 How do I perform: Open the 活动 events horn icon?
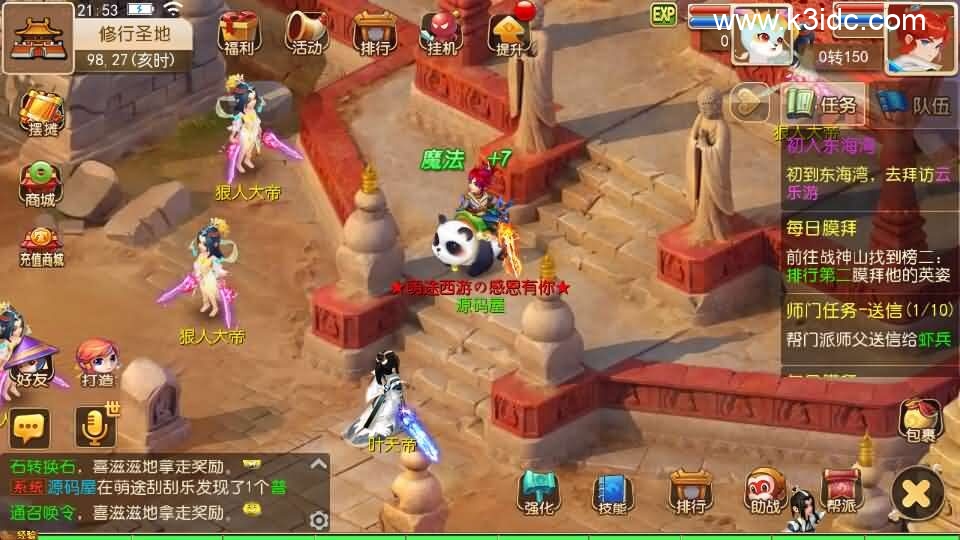tap(306, 32)
